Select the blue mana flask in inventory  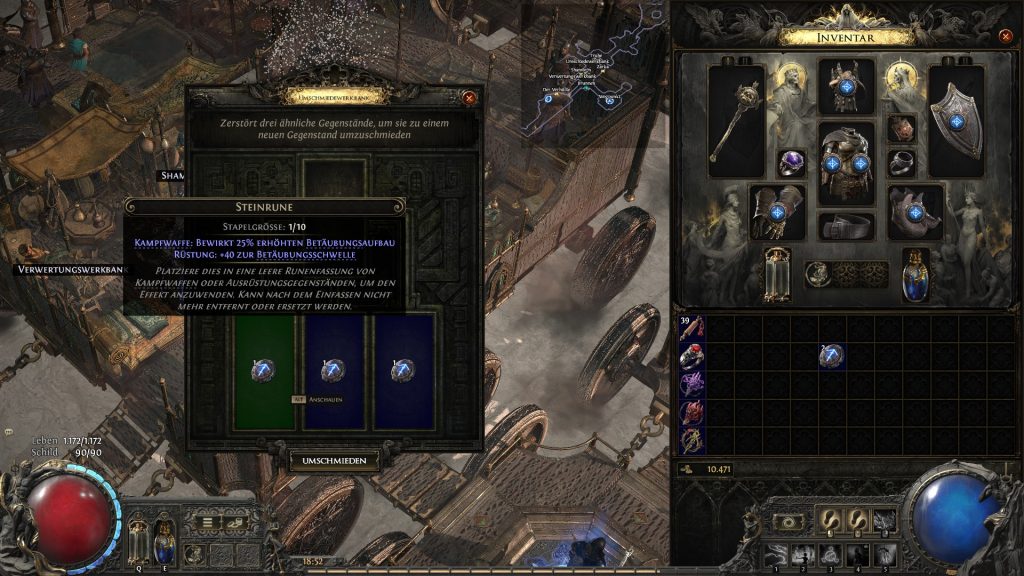[x=914, y=274]
